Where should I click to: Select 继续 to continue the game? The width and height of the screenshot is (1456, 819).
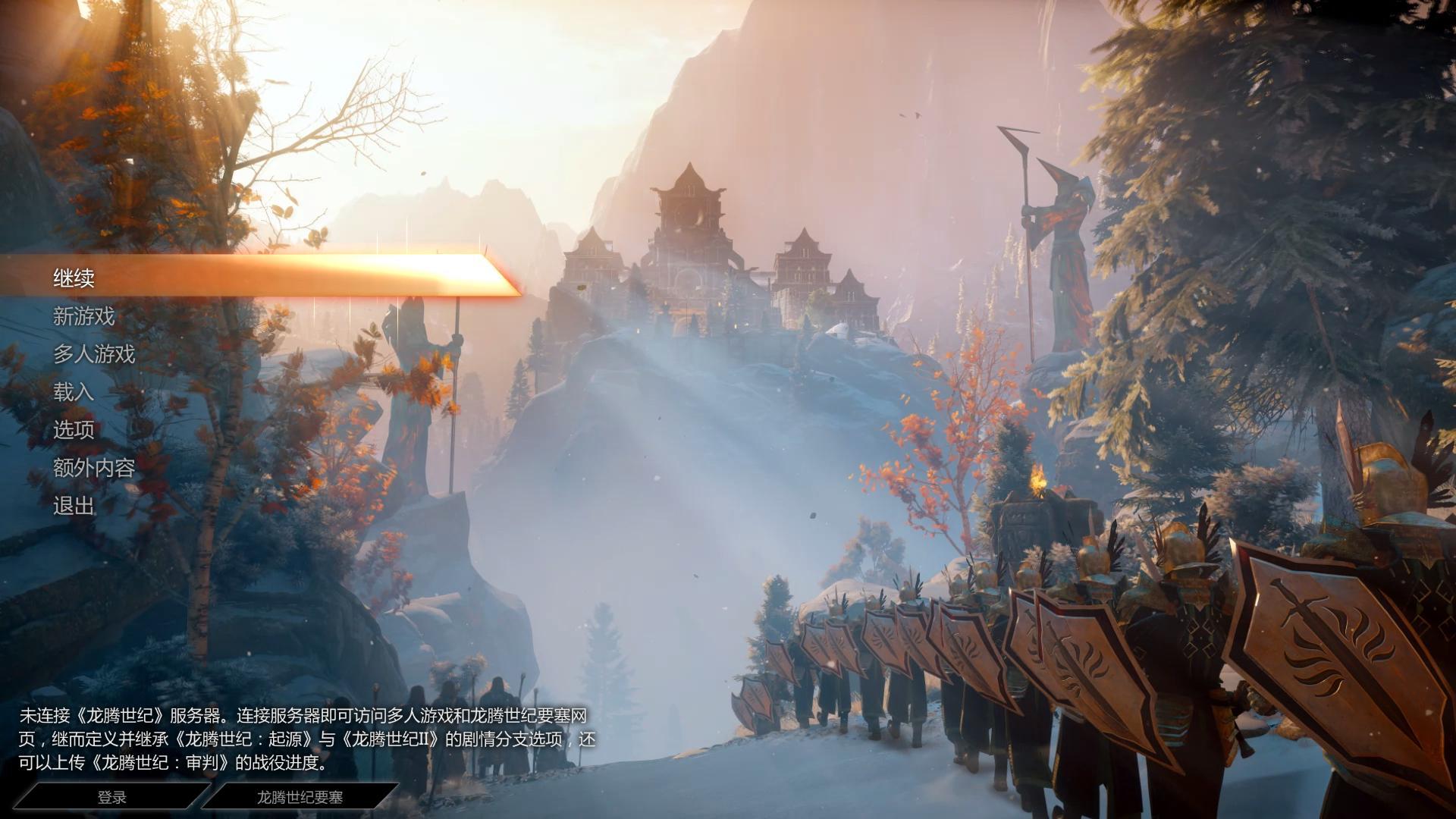[74, 278]
